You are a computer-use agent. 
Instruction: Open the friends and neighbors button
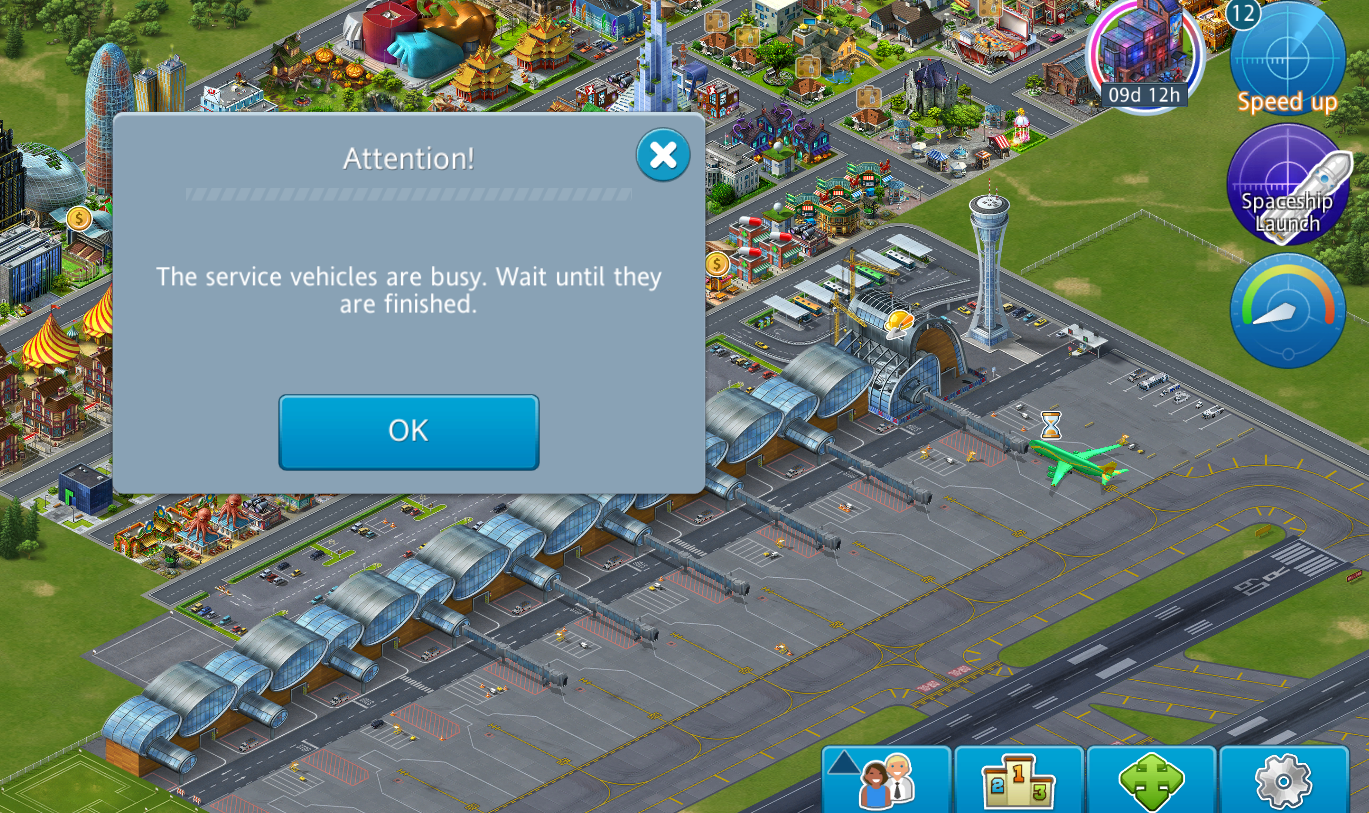(x=886, y=780)
